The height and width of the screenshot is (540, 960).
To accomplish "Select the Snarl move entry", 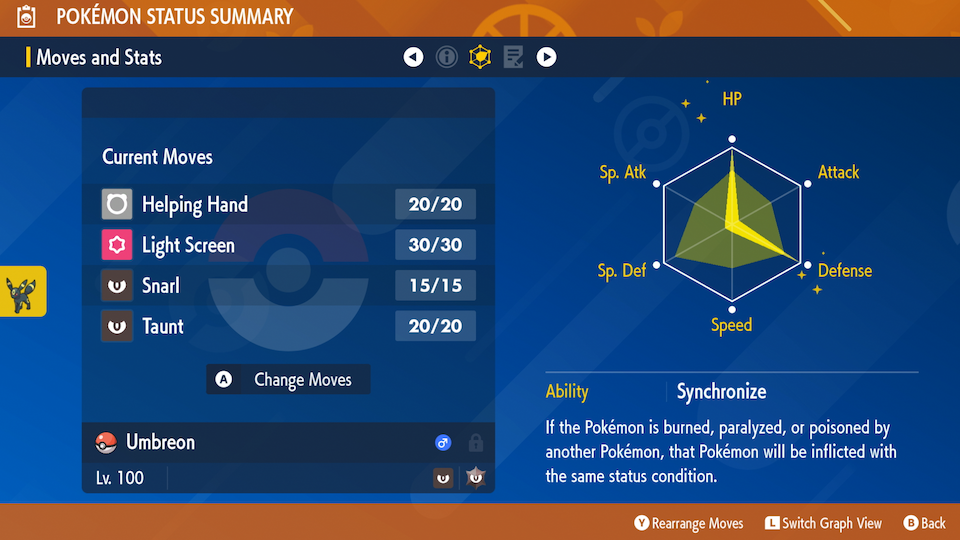I will [x=288, y=286].
